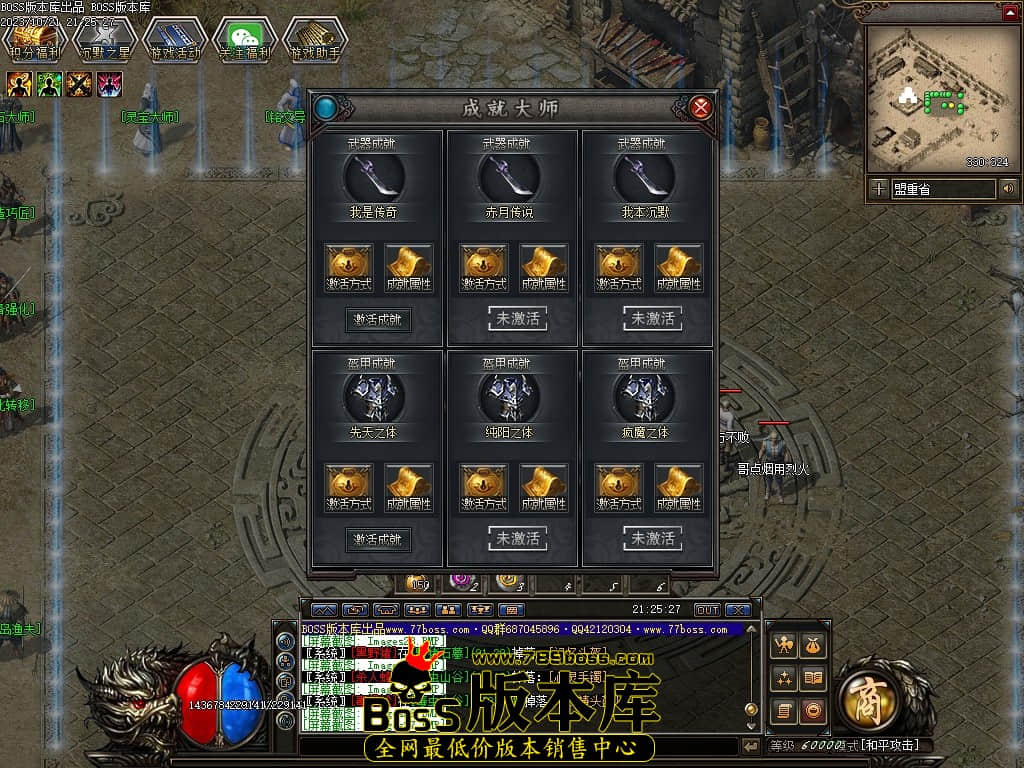
Task: View 成就属性 for 赤月传说
Action: [x=545, y=266]
